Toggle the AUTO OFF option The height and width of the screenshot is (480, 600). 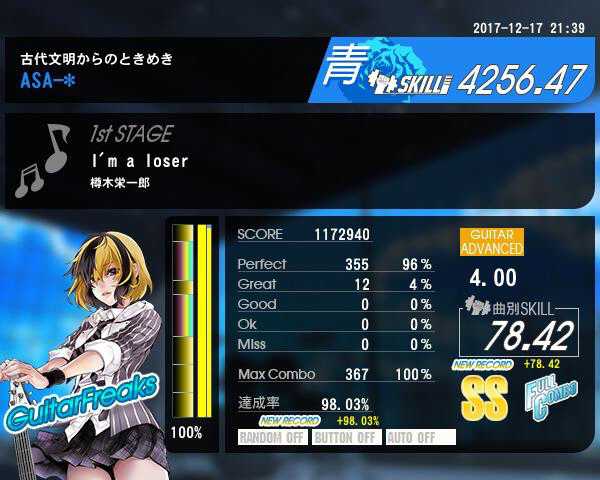click(419, 437)
